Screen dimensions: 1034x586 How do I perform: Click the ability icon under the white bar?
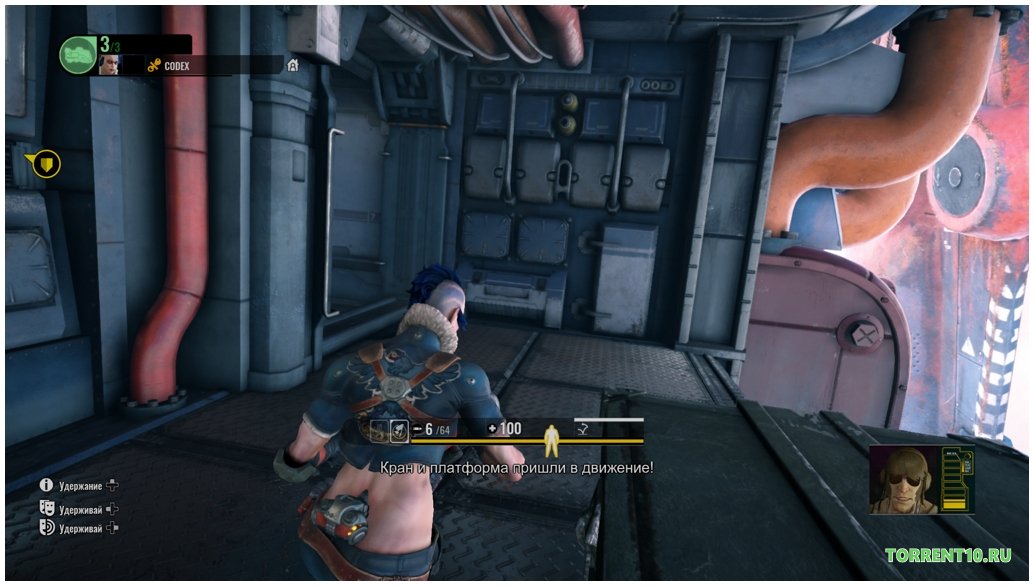581,430
